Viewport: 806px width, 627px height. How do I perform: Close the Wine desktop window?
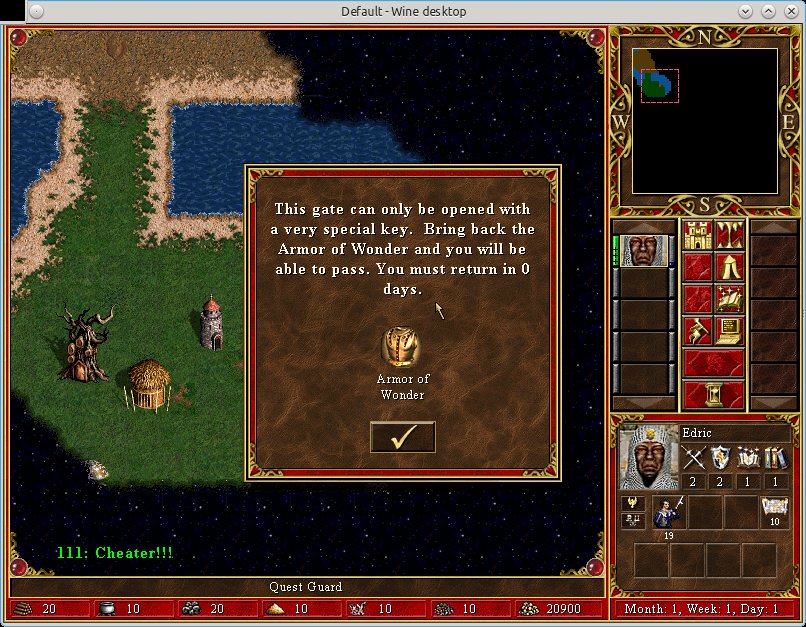pos(789,11)
